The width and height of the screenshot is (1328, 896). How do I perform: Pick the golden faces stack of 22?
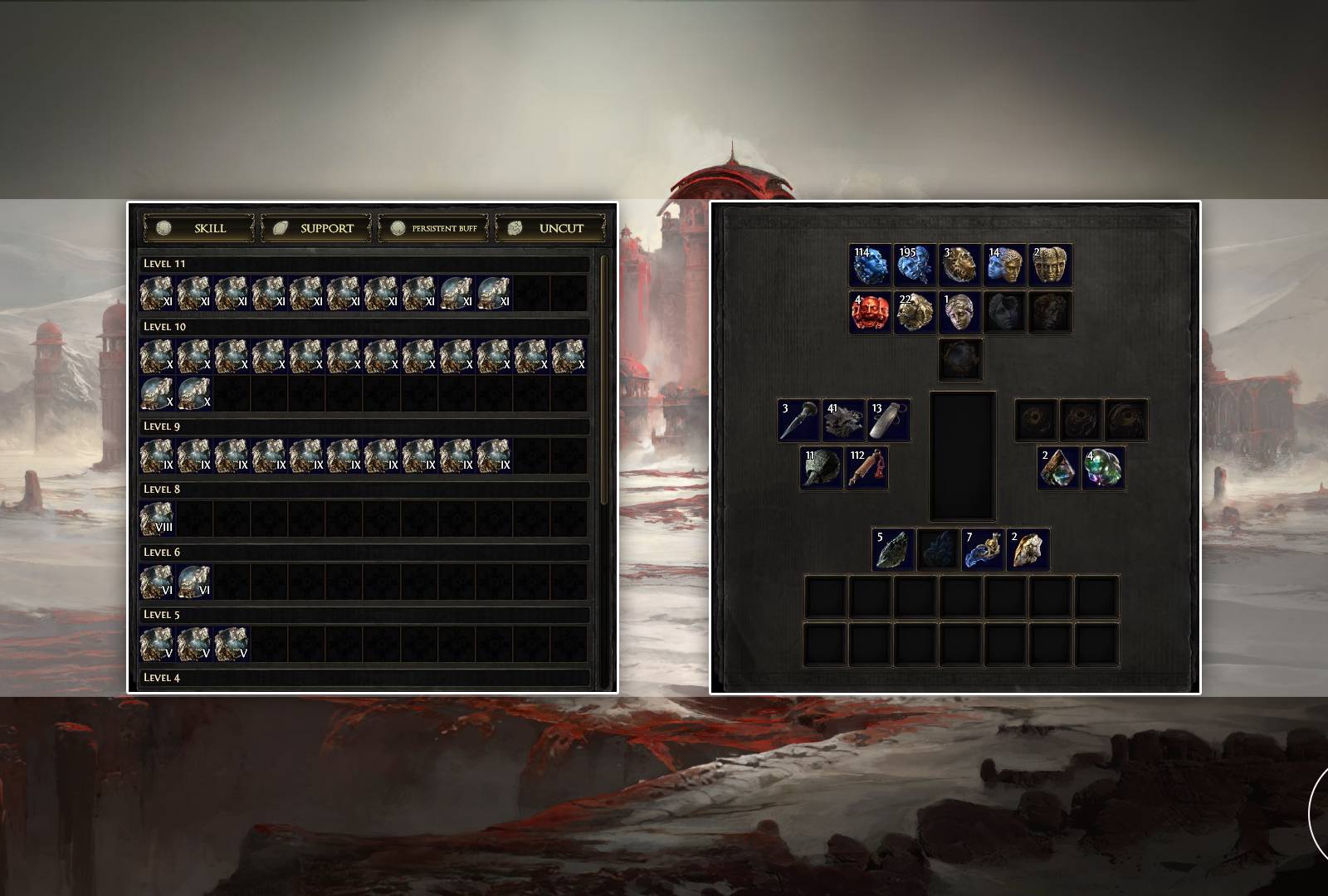pos(915,312)
